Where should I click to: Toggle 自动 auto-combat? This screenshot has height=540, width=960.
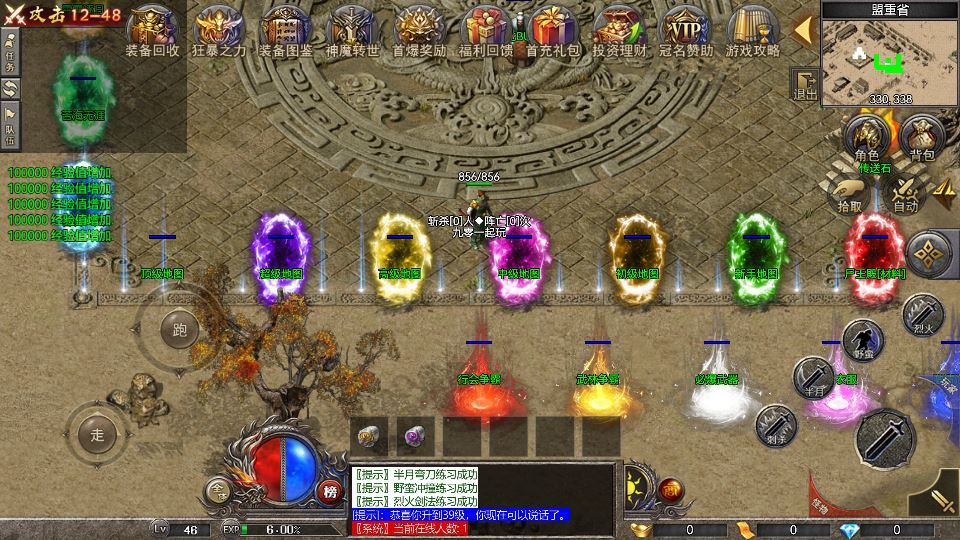905,194
